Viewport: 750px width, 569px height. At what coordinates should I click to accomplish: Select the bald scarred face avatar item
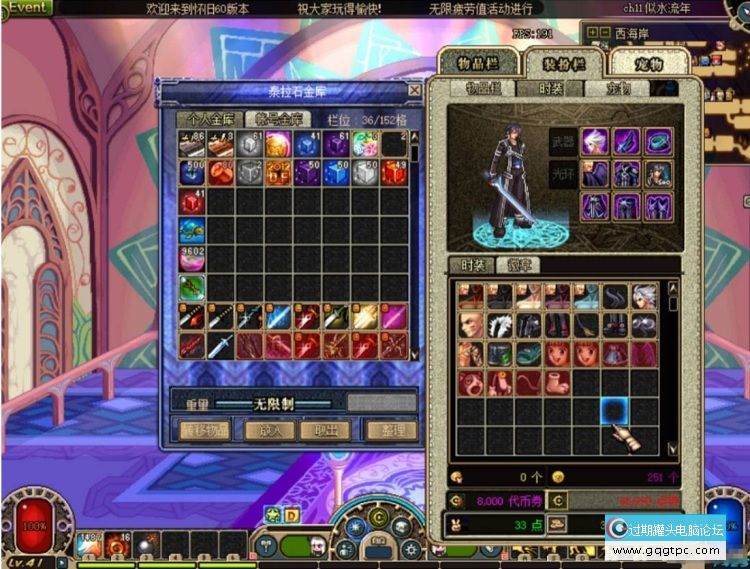[470, 325]
